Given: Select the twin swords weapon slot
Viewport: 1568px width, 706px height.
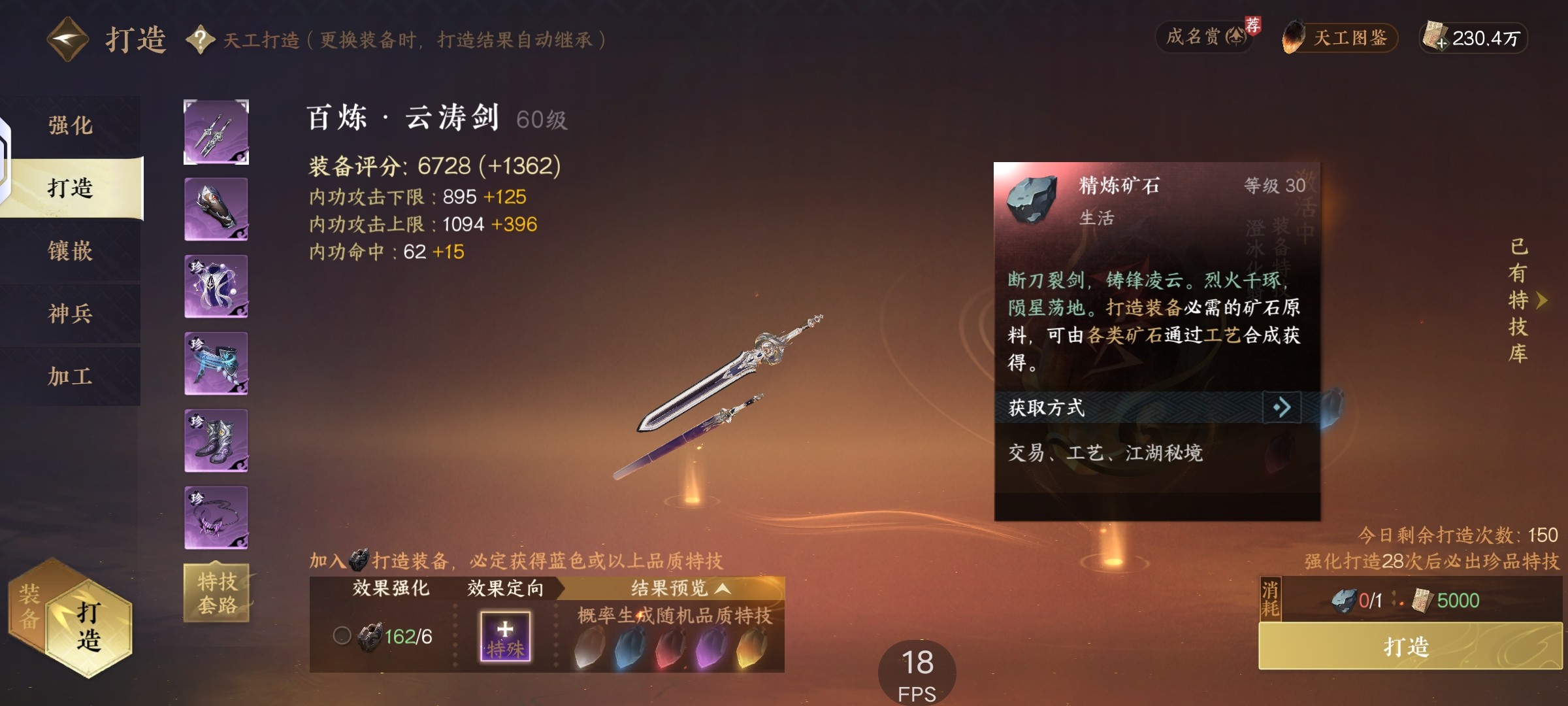Looking at the screenshot, I should [x=216, y=132].
